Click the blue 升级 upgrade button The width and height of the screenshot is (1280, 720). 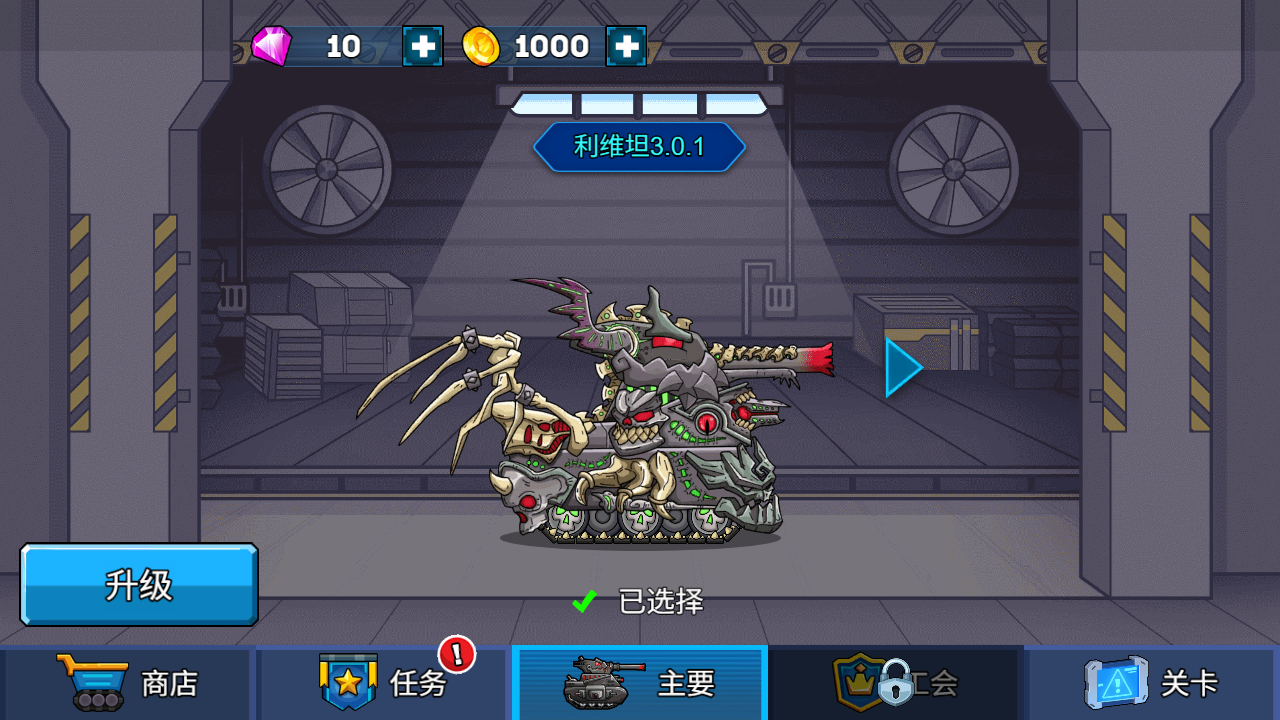139,585
